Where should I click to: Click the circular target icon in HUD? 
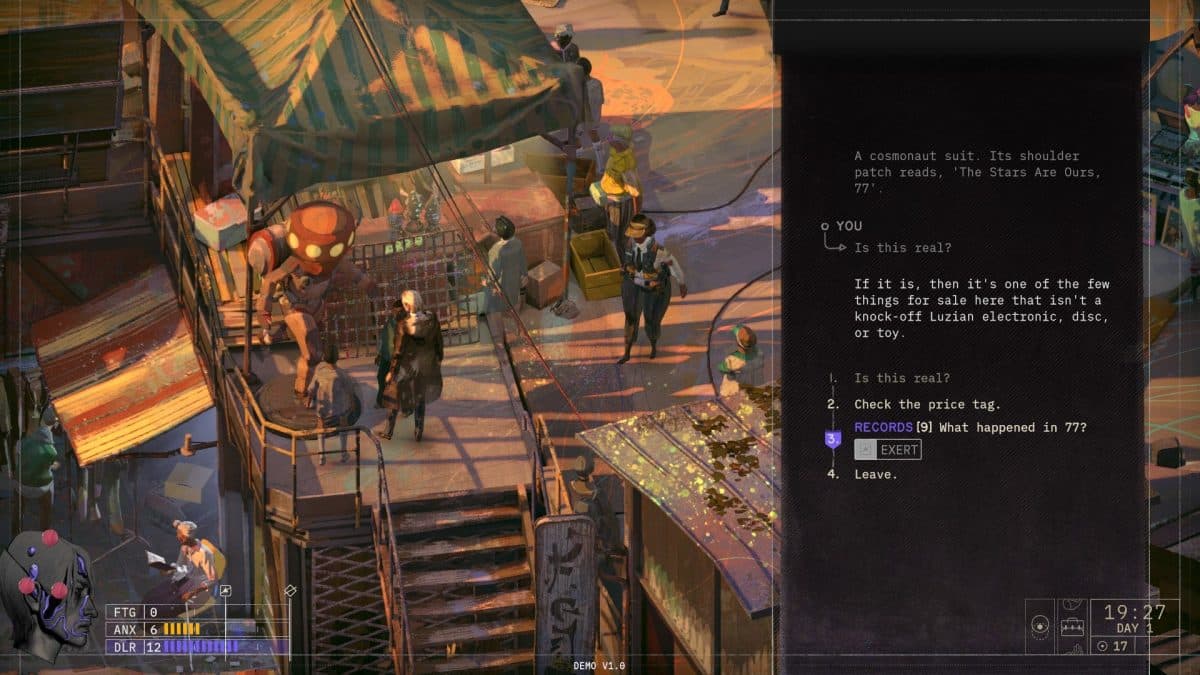coord(1040,627)
